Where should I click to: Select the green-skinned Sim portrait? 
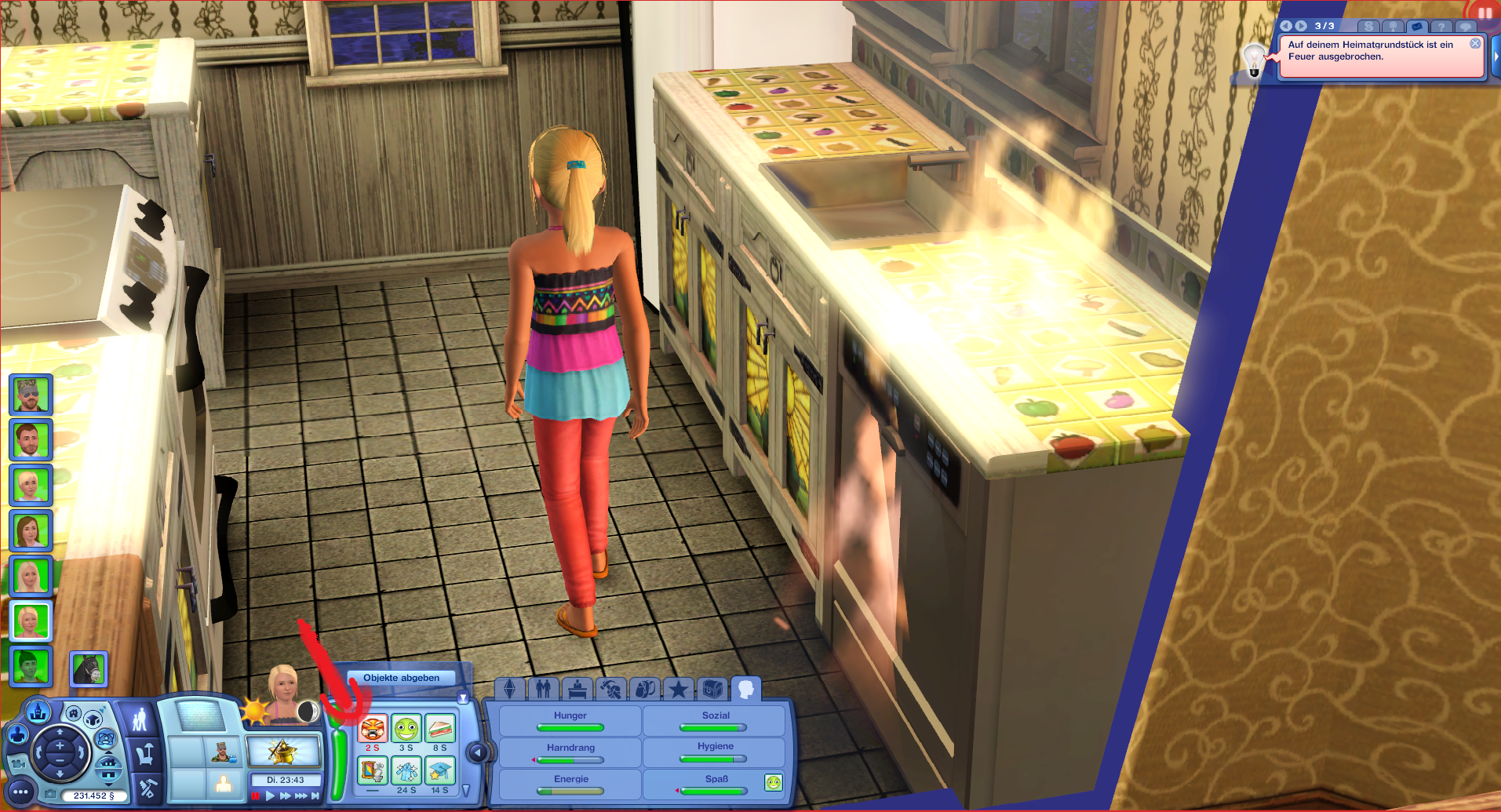[x=31, y=666]
